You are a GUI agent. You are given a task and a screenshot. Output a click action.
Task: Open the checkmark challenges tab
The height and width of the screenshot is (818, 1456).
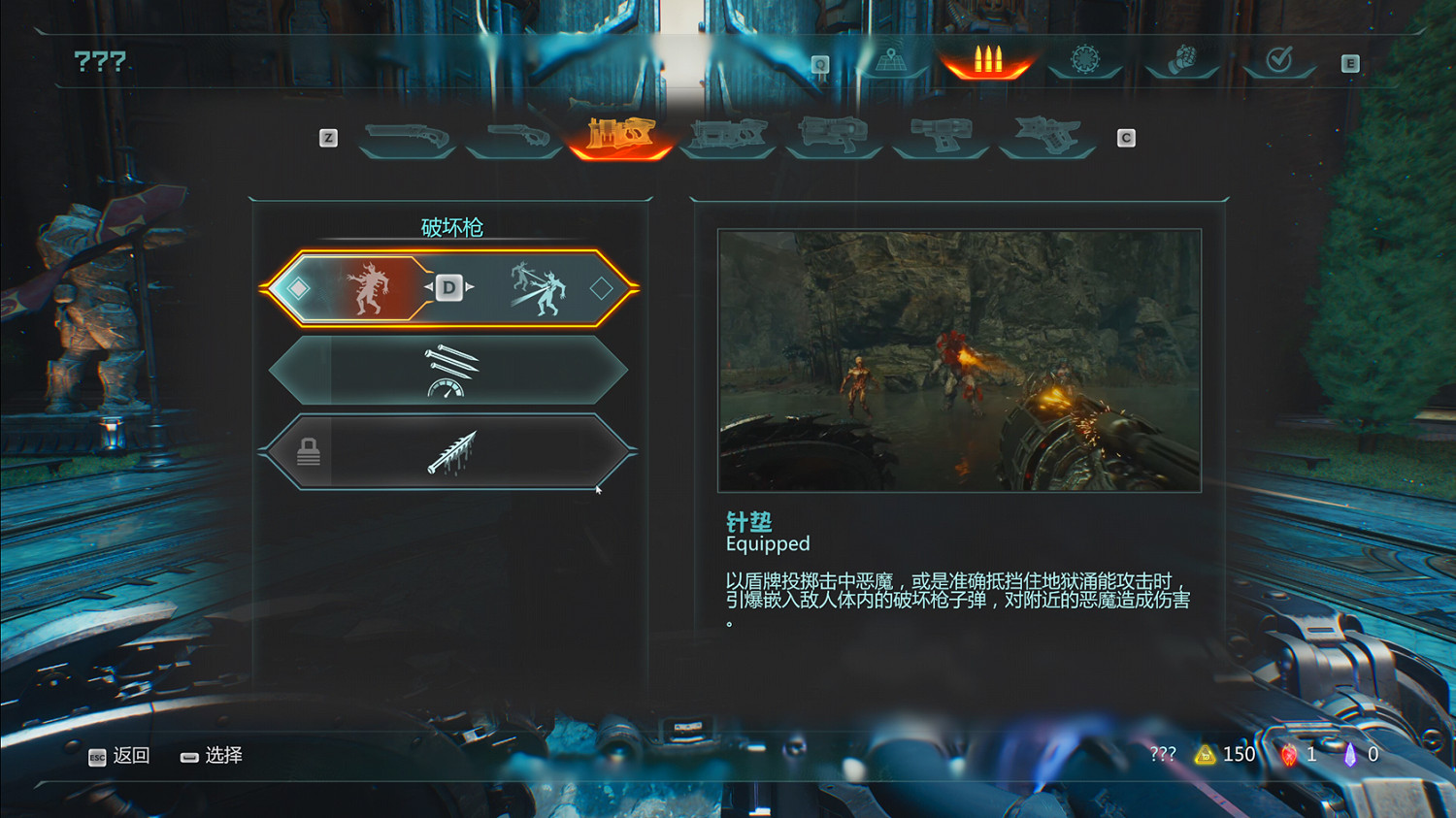tap(1278, 59)
